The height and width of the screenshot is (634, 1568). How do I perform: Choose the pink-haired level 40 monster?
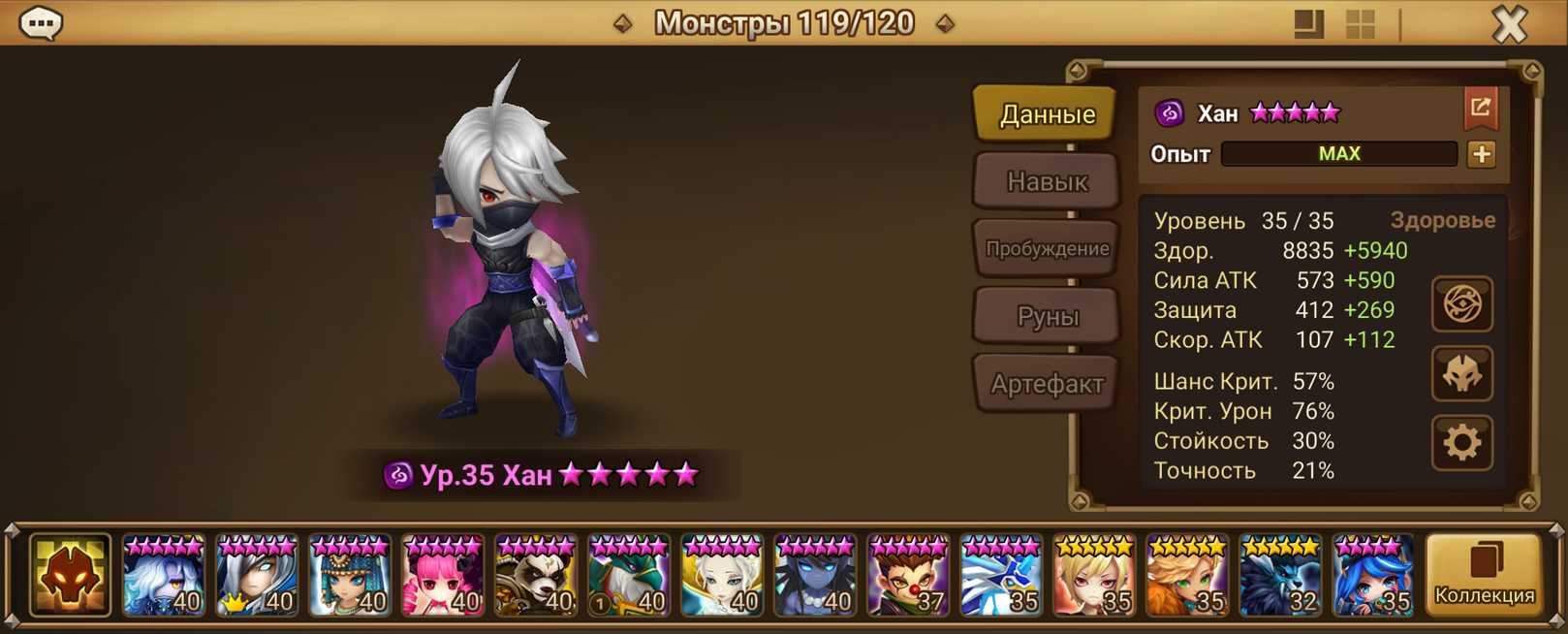(x=443, y=577)
